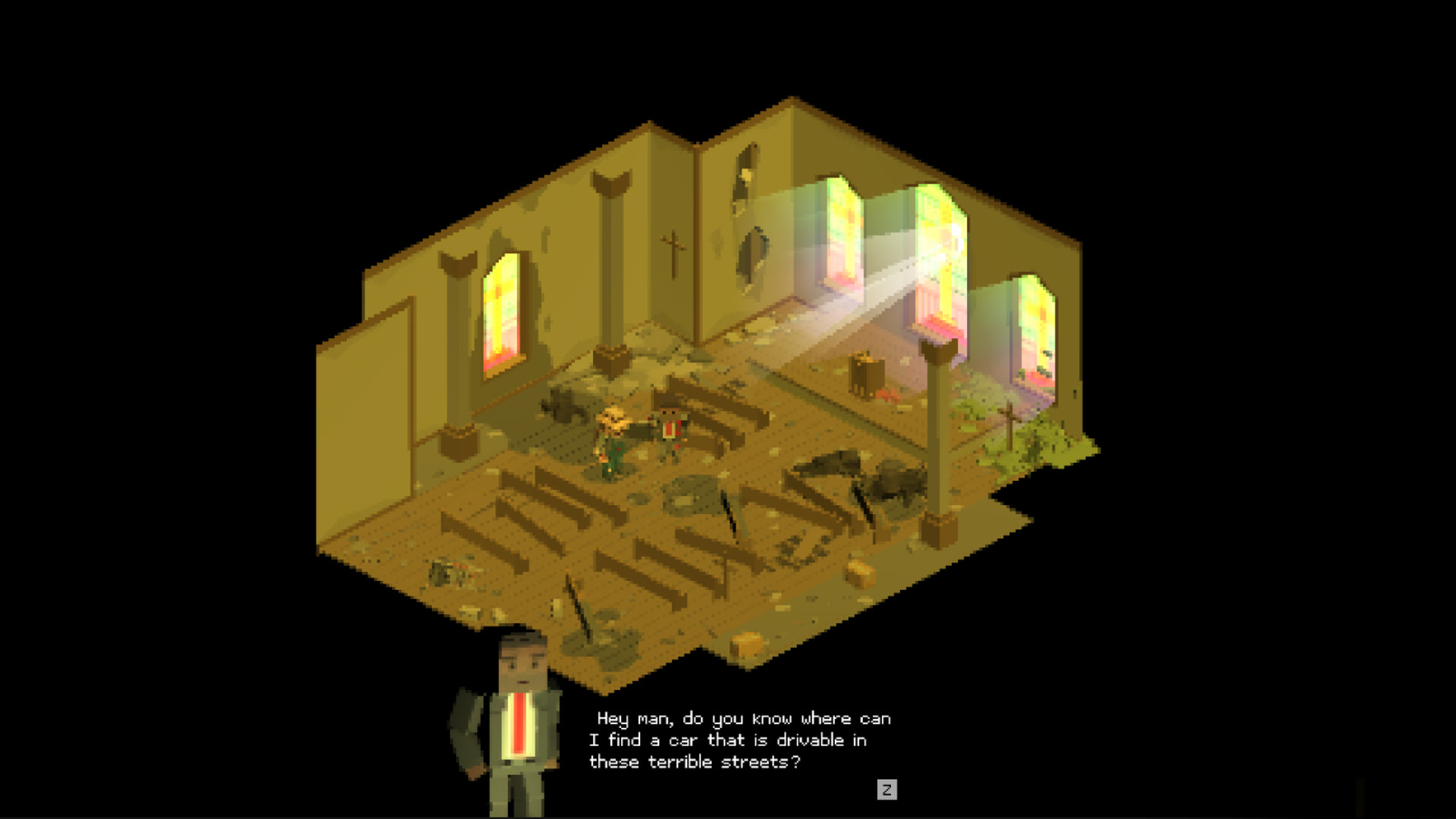Click the Z key prompt icon
The width and height of the screenshot is (1456, 819).
[889, 791]
